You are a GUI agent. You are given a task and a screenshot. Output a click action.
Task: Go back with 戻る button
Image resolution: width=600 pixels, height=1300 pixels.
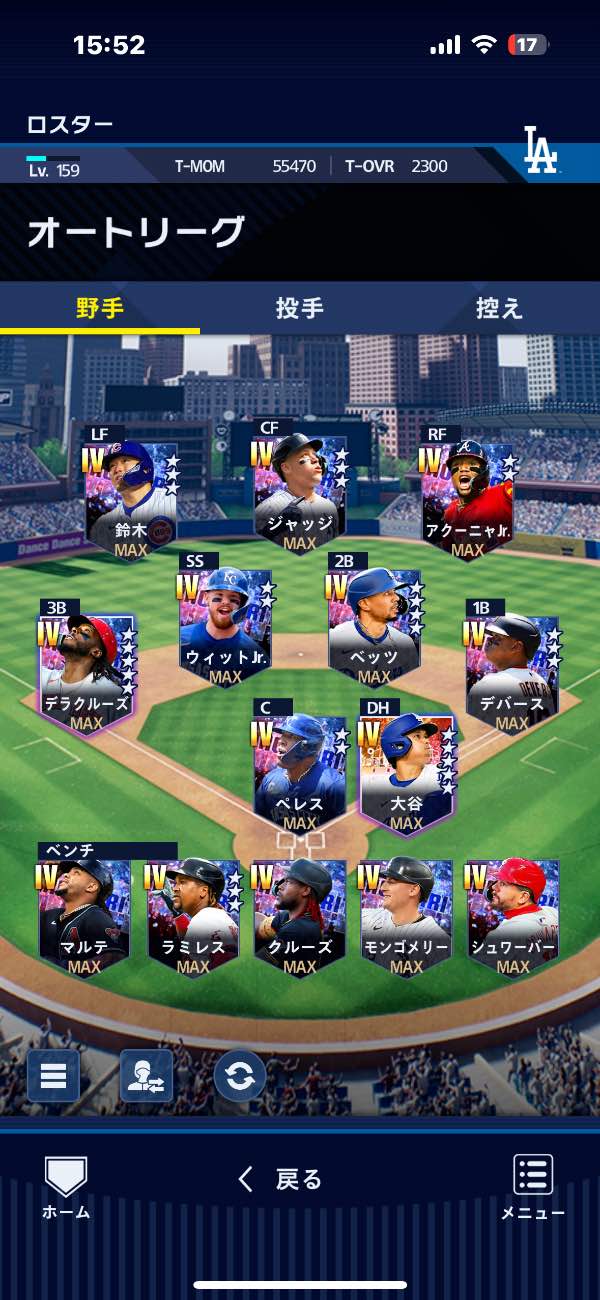[280, 1180]
